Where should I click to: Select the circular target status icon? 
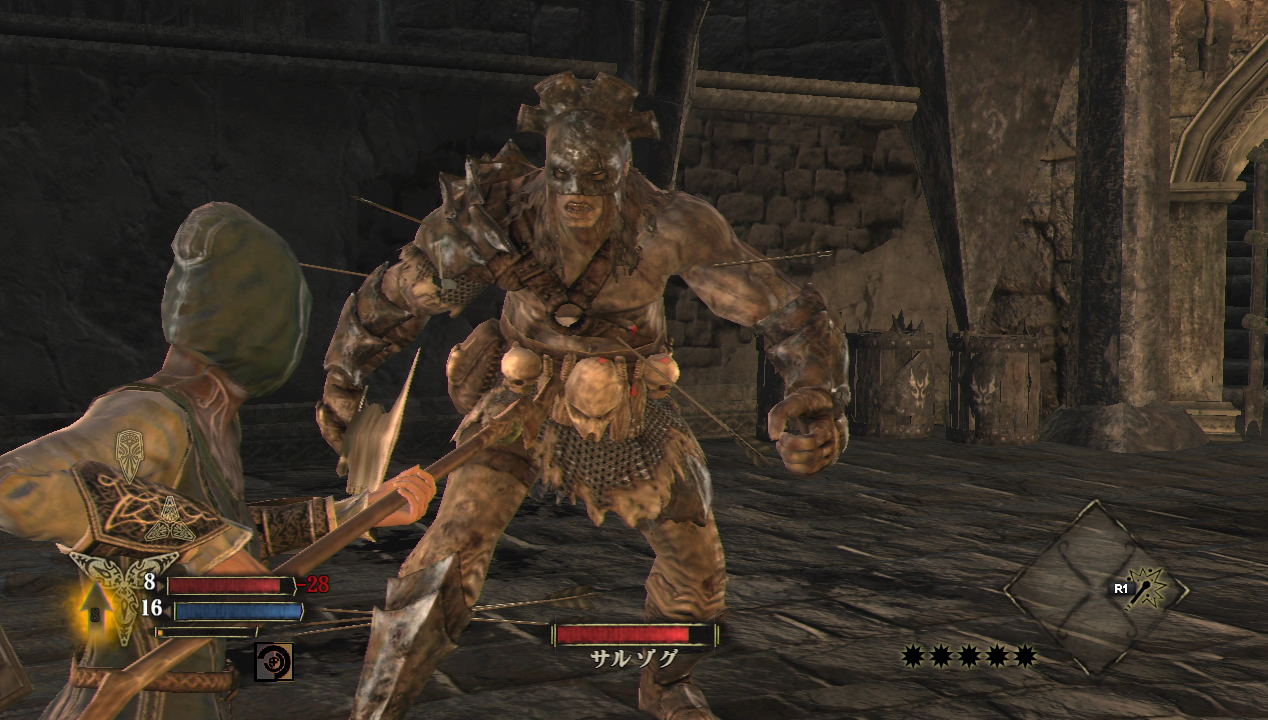pos(273,662)
